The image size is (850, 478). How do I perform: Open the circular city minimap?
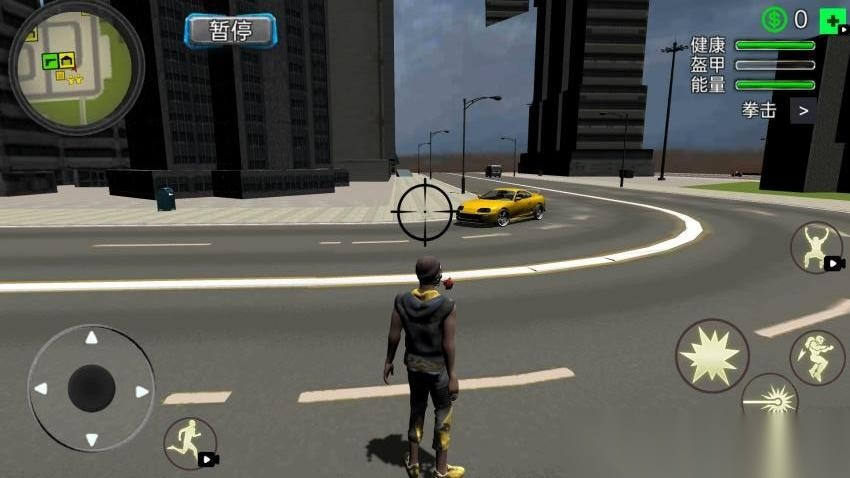[x=75, y=66]
